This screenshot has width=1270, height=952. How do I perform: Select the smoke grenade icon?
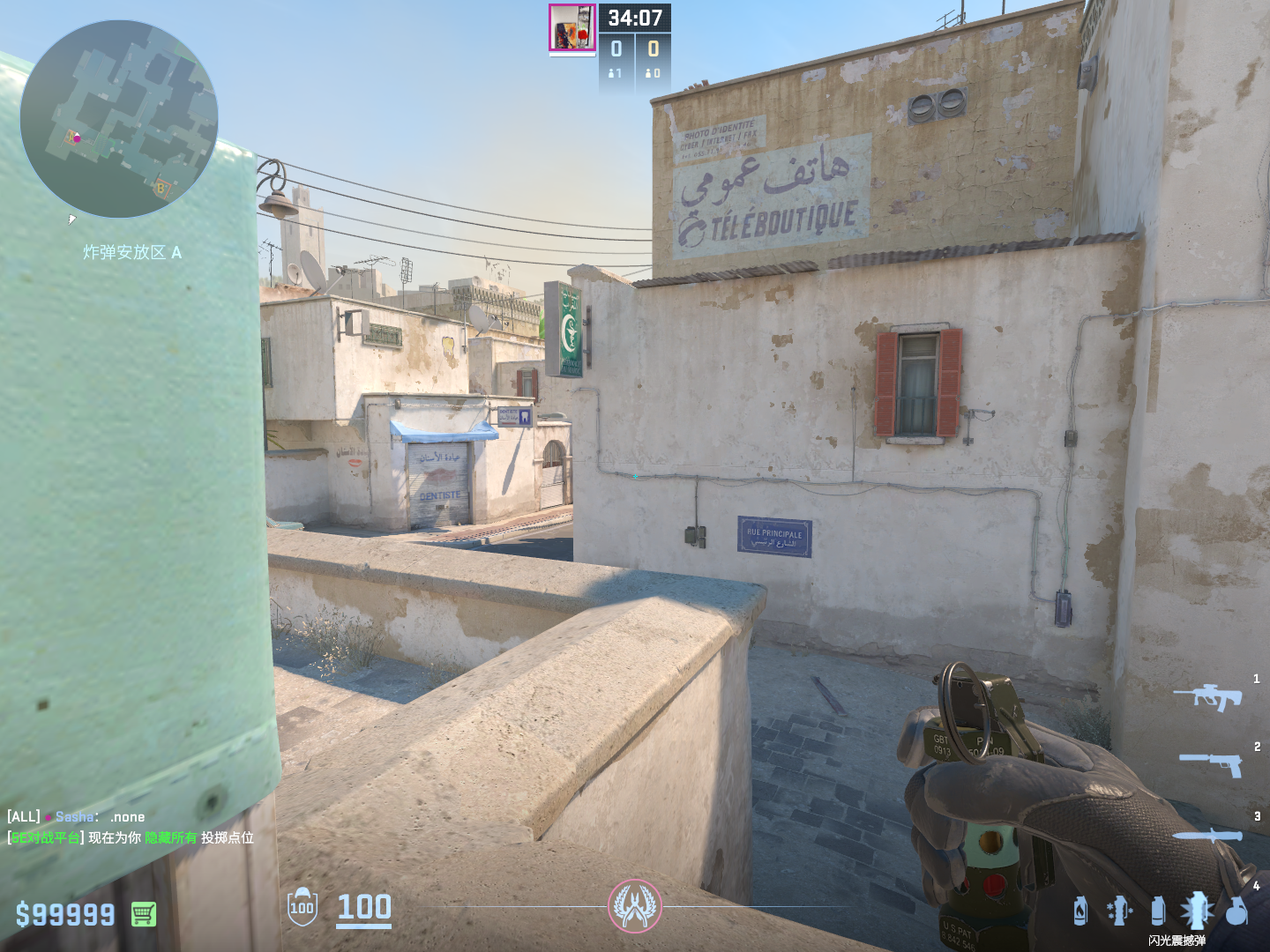tap(1158, 911)
